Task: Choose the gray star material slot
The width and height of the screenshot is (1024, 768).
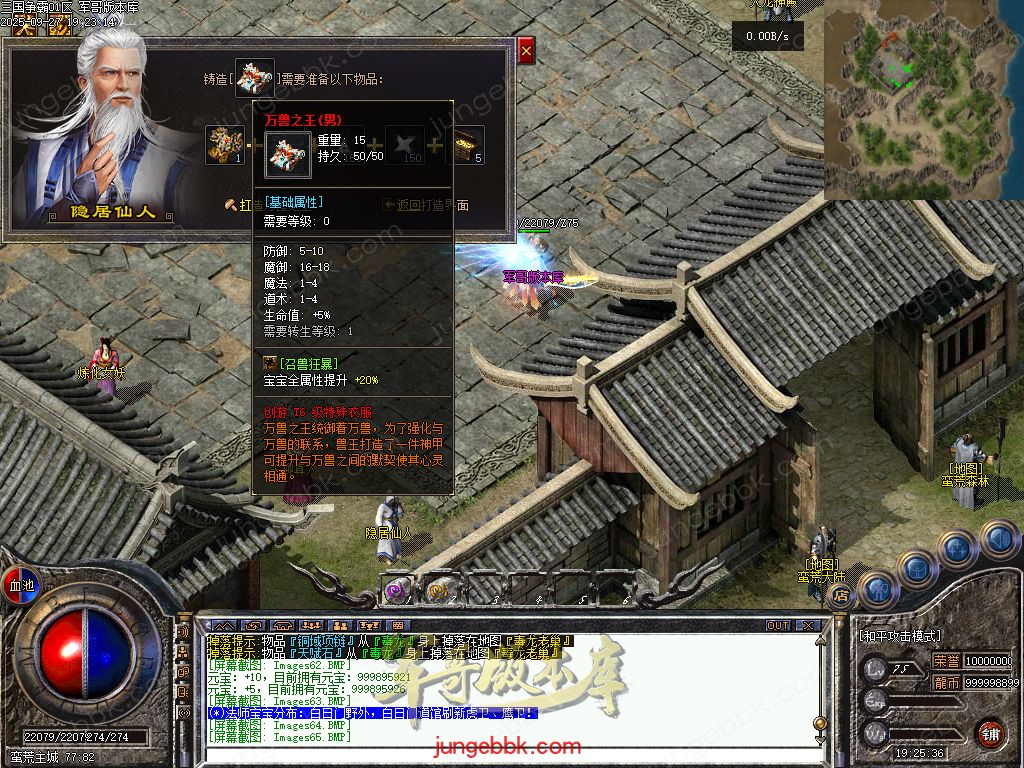Action: pyautogui.click(x=405, y=145)
